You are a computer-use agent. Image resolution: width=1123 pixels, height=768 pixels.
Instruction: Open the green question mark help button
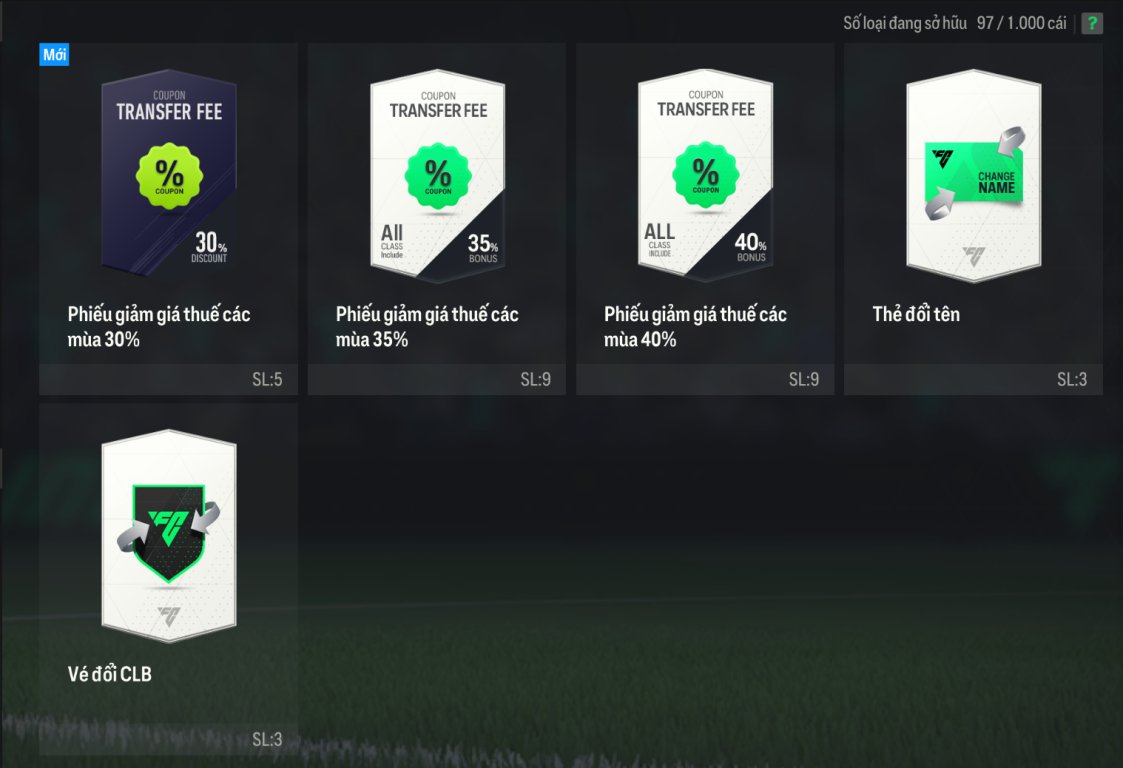(x=1092, y=23)
